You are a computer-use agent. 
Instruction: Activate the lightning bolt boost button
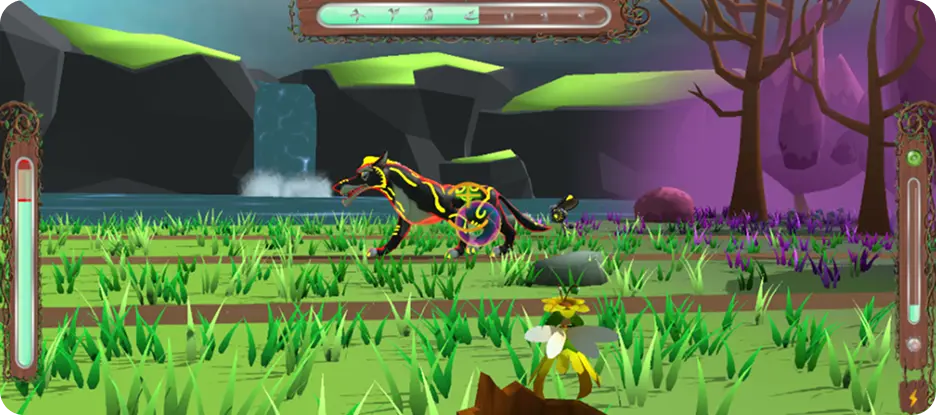(913, 397)
